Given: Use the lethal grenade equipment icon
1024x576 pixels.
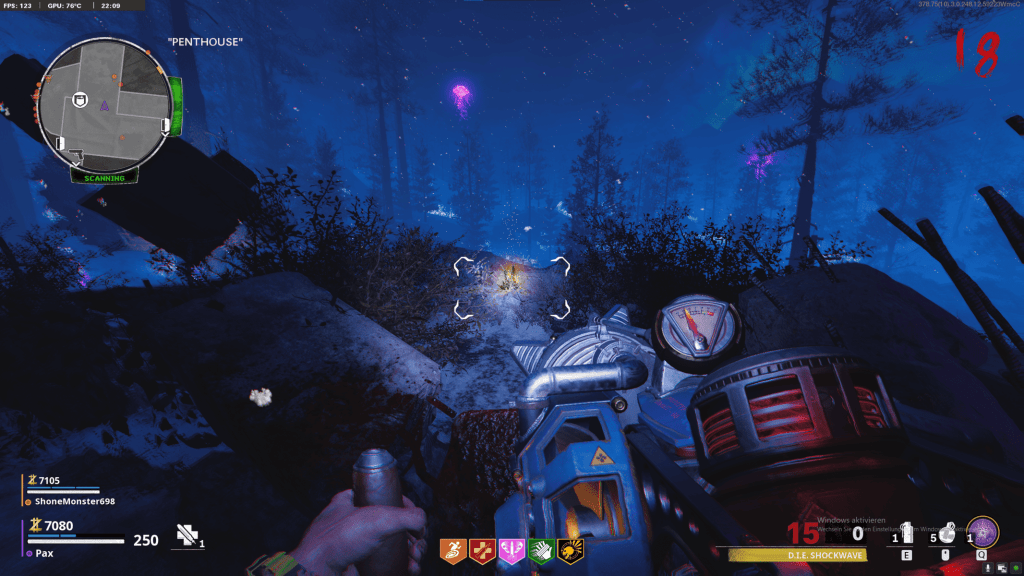Looking at the screenshot, I should [945, 532].
